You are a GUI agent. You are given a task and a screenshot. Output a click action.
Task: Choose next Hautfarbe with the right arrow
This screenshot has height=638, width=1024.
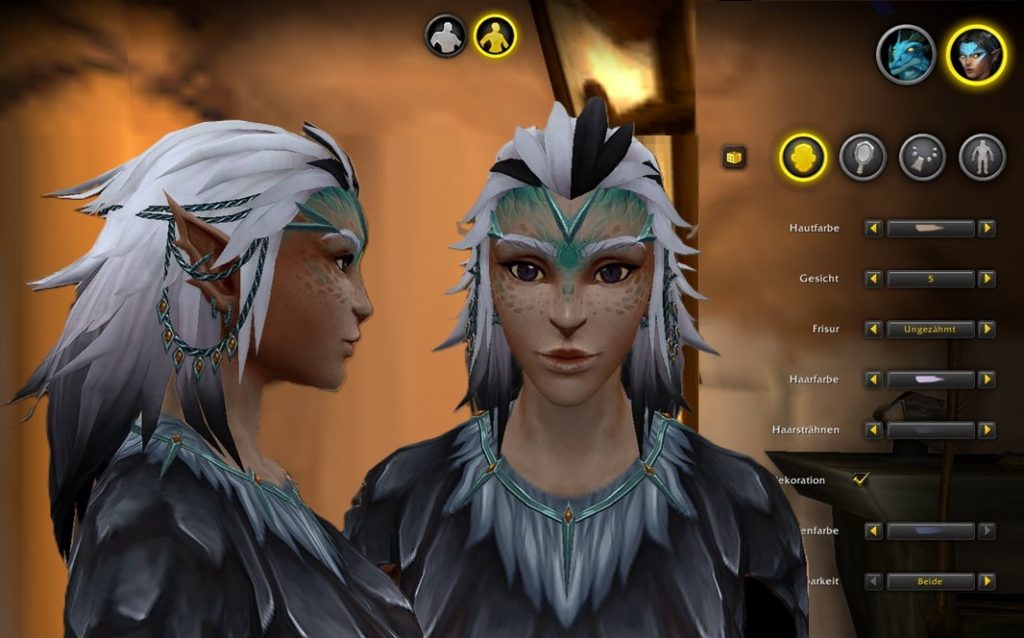[987, 229]
